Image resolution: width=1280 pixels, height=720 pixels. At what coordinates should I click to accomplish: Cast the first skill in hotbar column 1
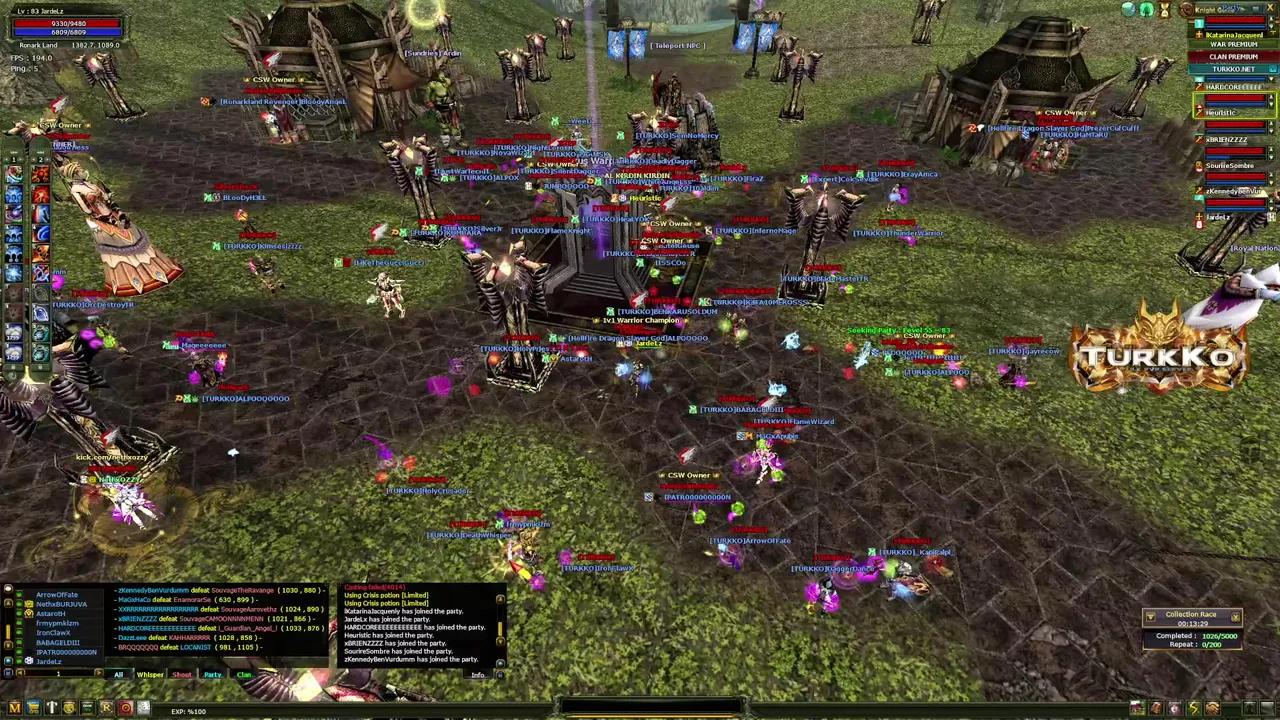click(15, 172)
